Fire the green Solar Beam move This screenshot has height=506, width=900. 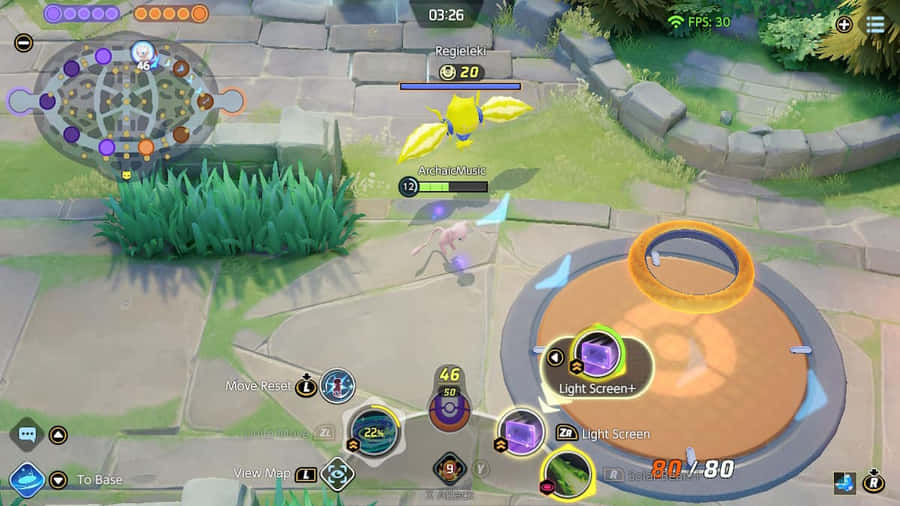click(567, 473)
